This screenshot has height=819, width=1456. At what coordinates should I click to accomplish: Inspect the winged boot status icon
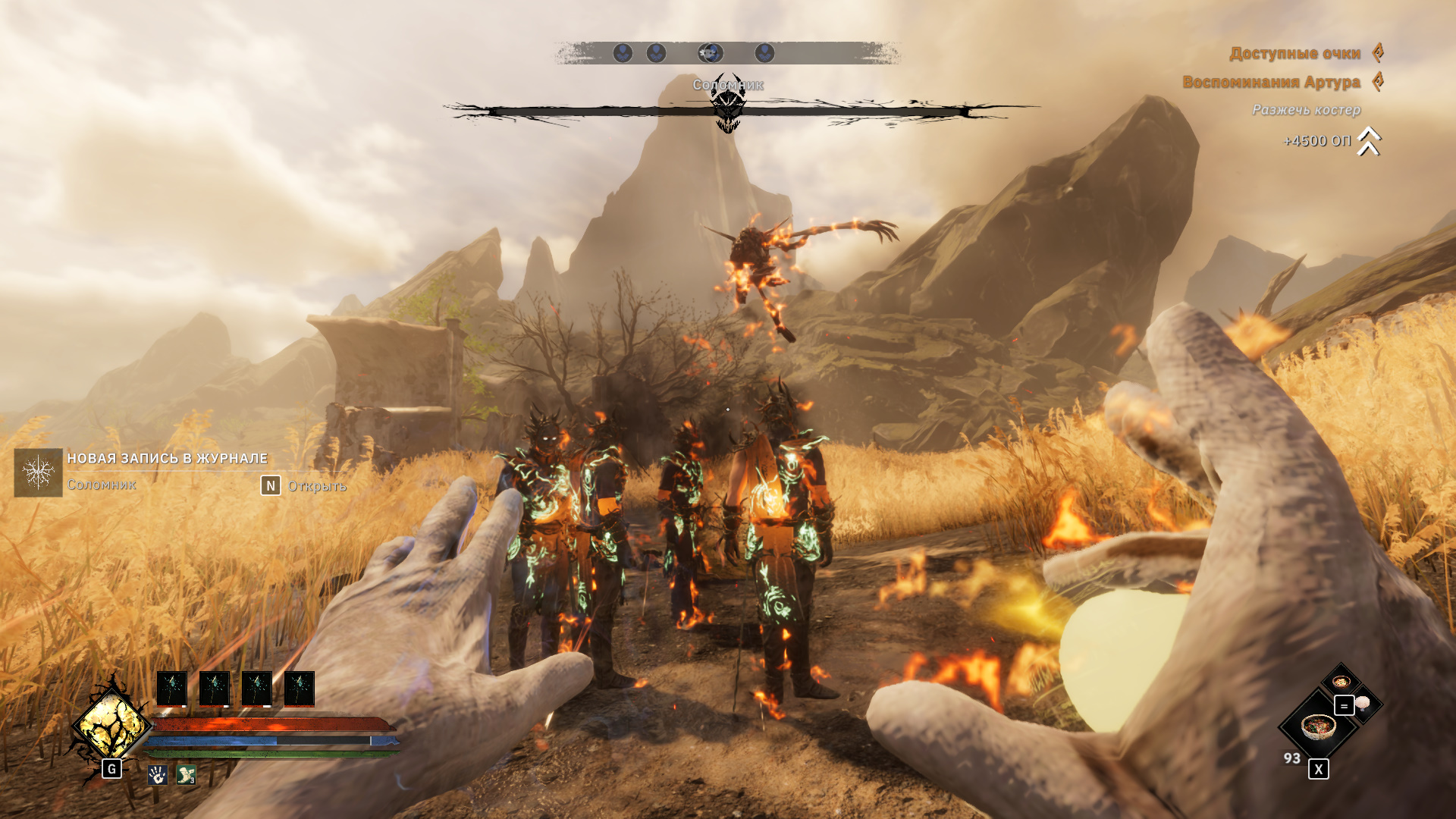(x=186, y=775)
